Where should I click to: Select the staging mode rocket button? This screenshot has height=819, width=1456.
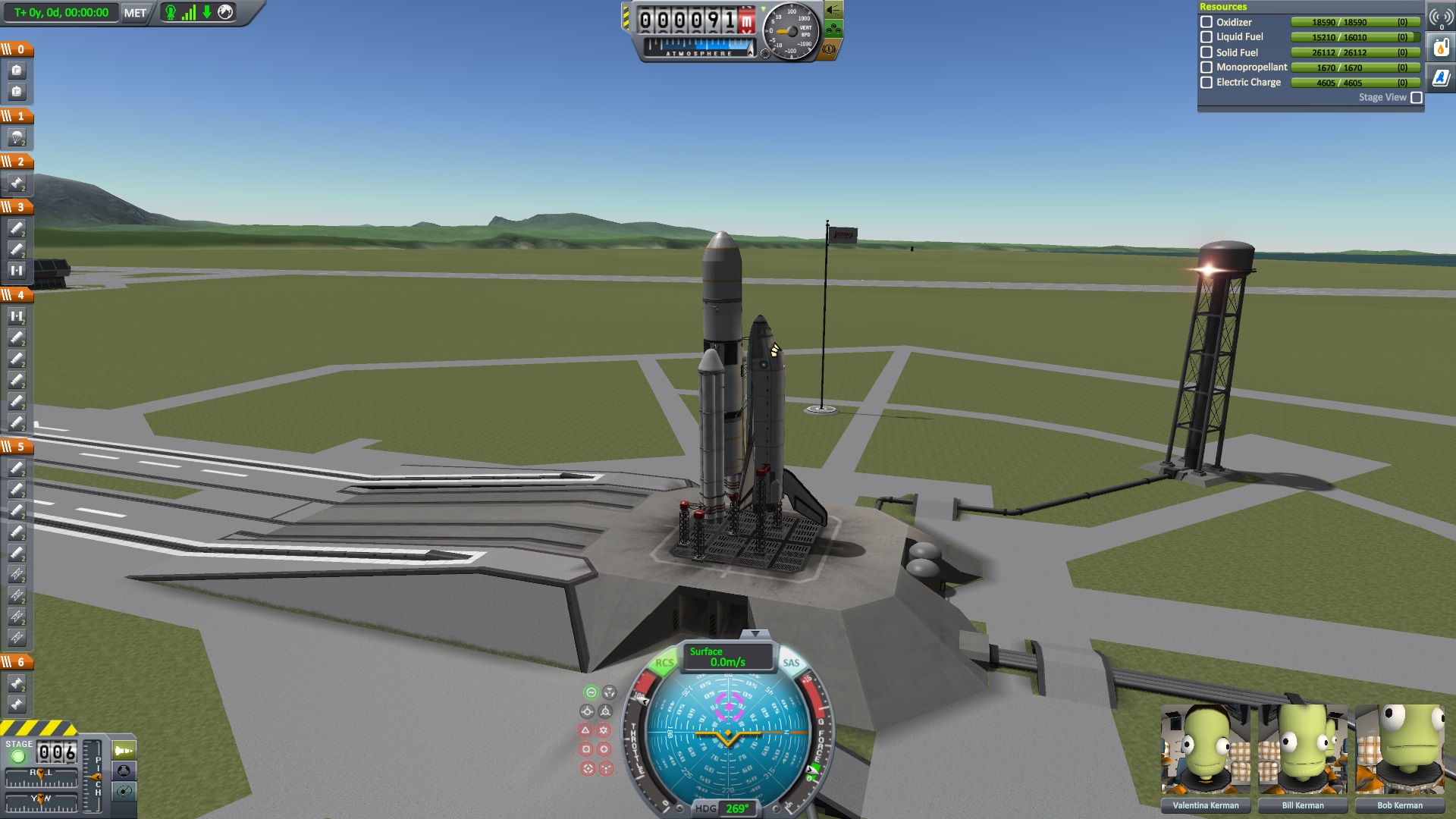(x=124, y=750)
